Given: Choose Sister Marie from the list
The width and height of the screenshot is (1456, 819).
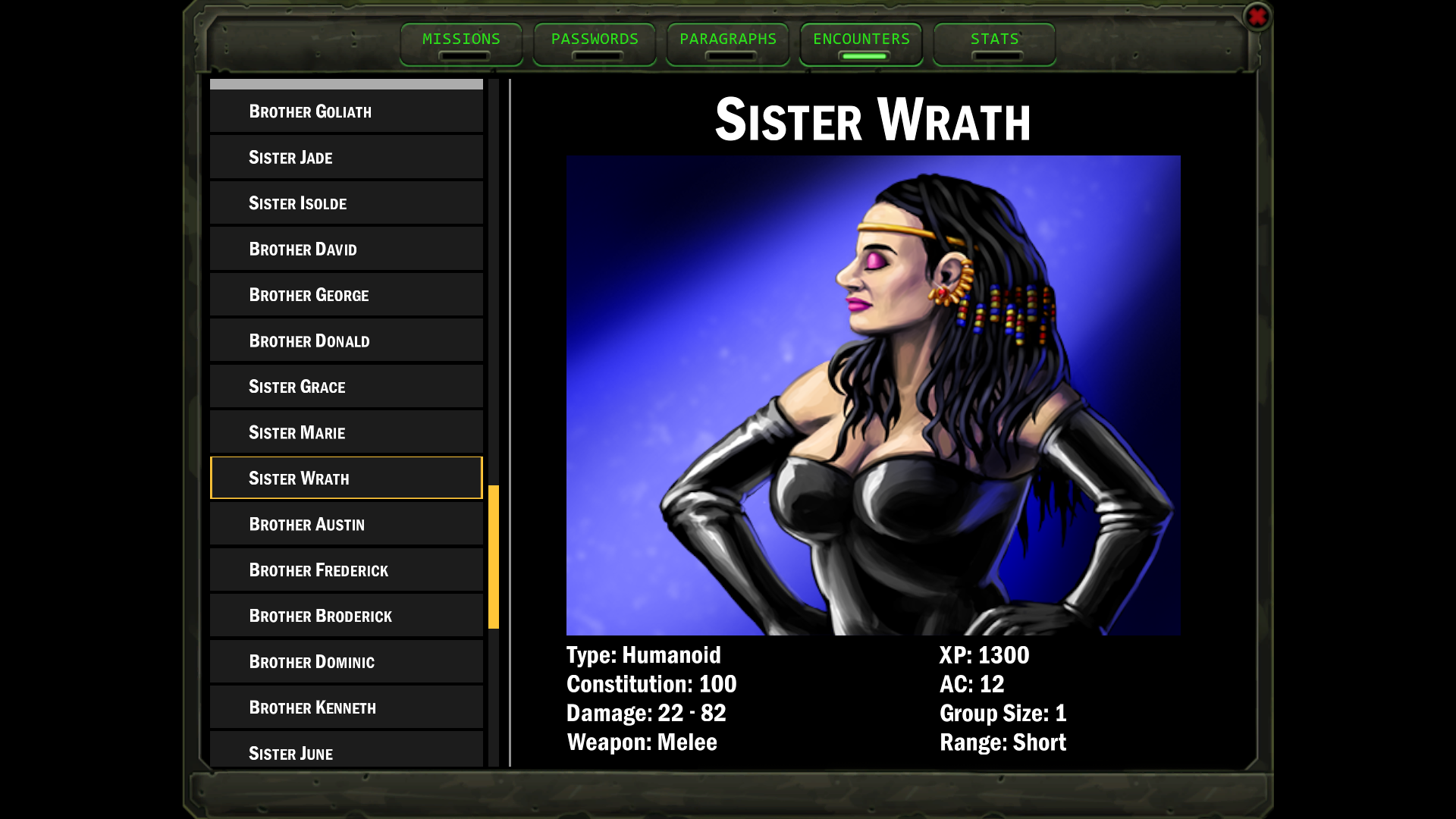Looking at the screenshot, I should click(x=346, y=432).
